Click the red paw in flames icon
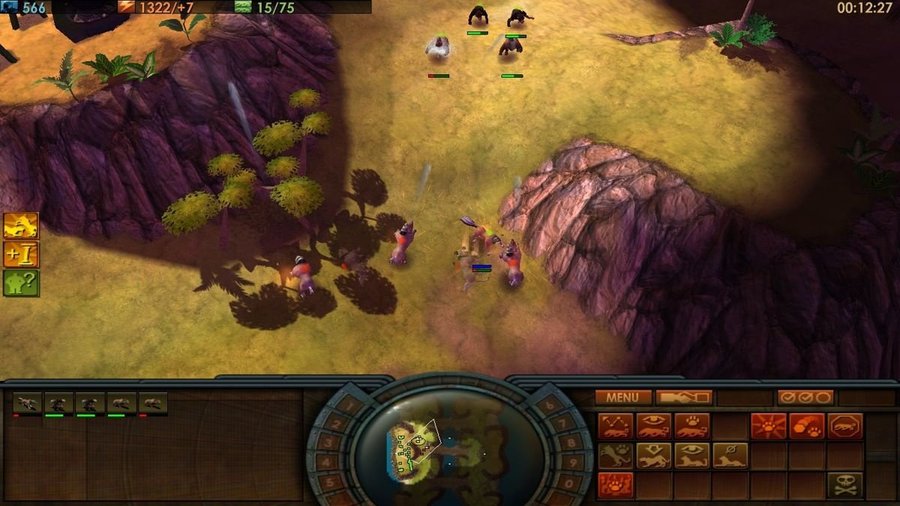Viewport: 900px width, 506px height. (616, 485)
